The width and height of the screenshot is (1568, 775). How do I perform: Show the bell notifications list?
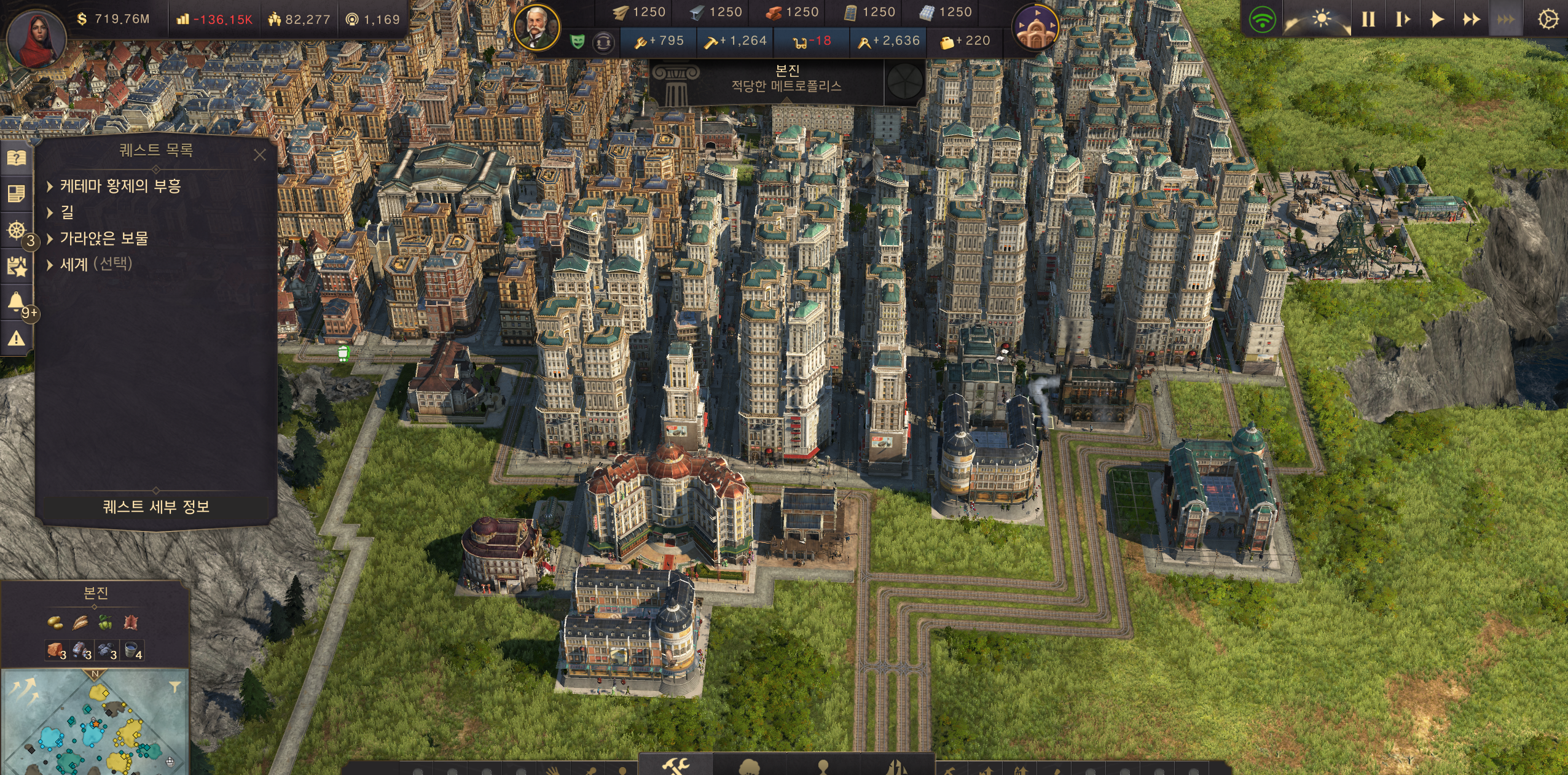tap(16, 302)
